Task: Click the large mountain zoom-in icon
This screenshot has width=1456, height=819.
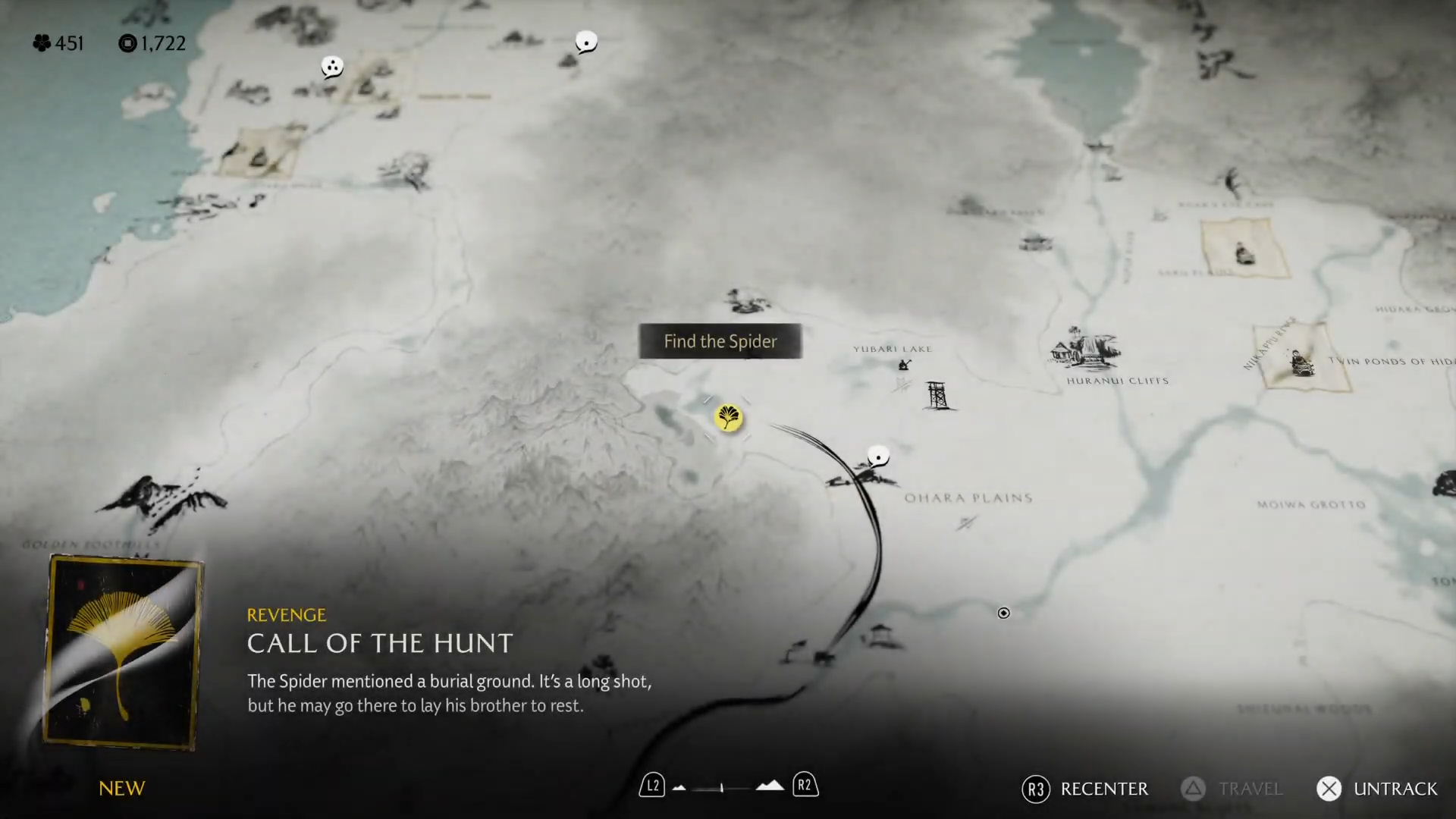Action: point(770,786)
